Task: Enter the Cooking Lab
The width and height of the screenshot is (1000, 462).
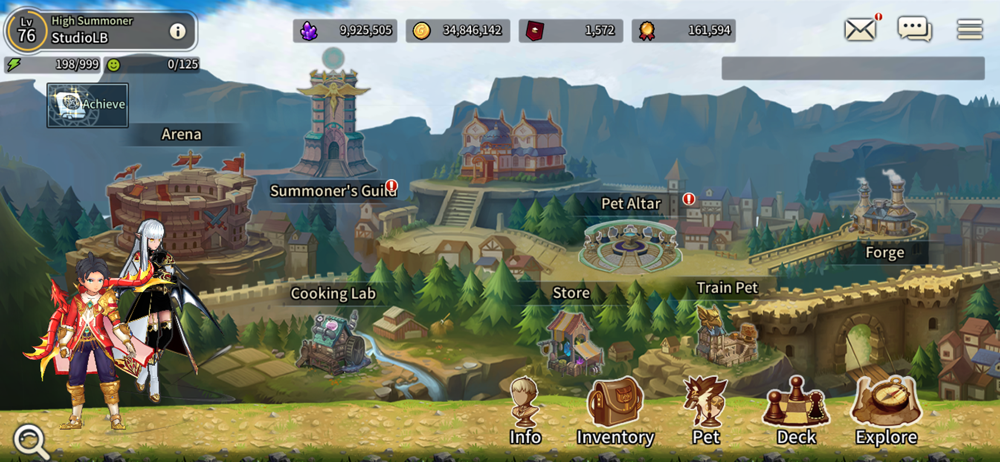Action: tap(333, 340)
